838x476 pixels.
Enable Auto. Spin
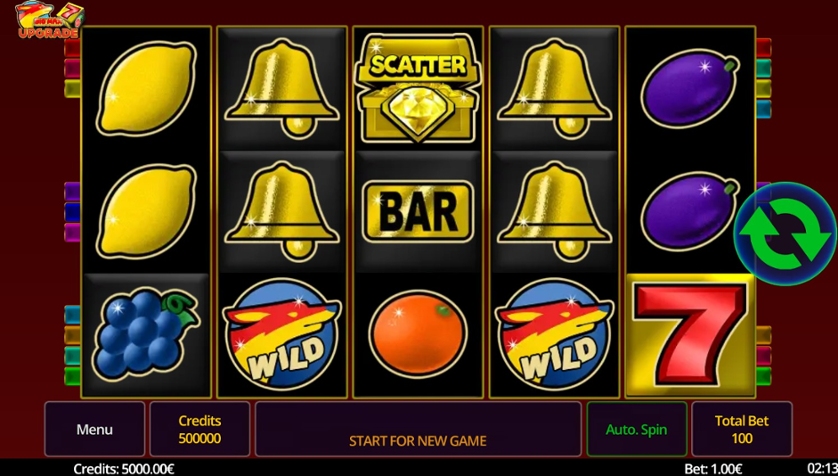pyautogui.click(x=636, y=429)
